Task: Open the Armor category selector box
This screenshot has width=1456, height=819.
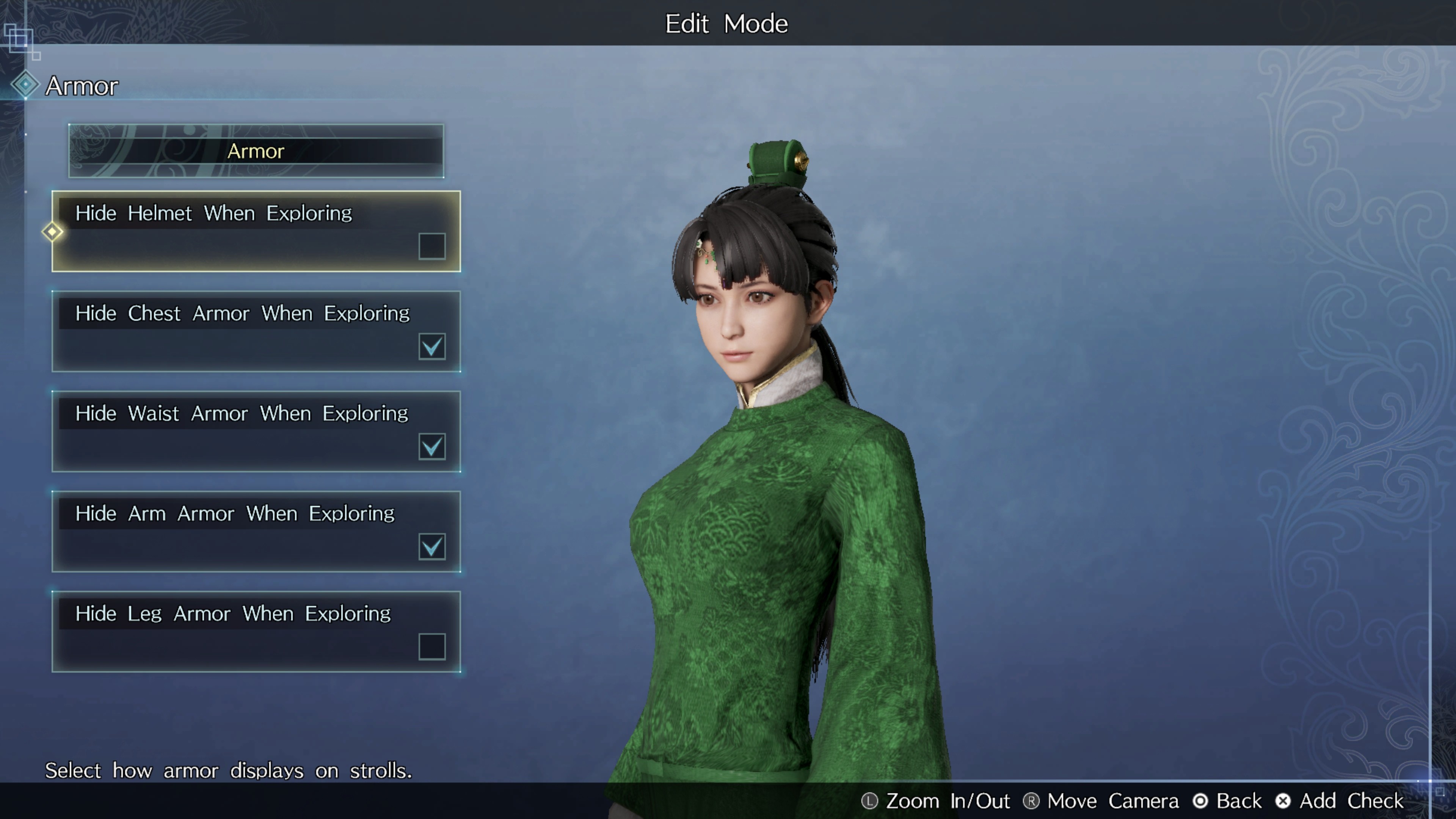Action: [x=256, y=151]
